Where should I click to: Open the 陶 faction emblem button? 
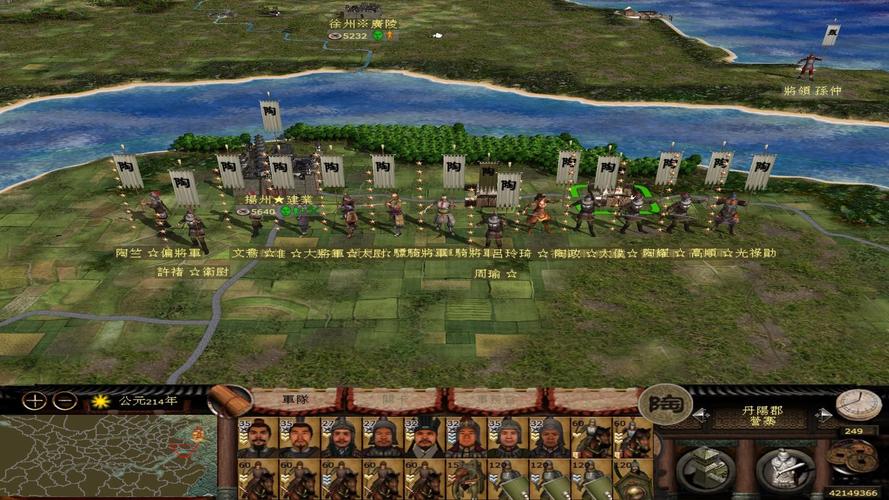665,404
